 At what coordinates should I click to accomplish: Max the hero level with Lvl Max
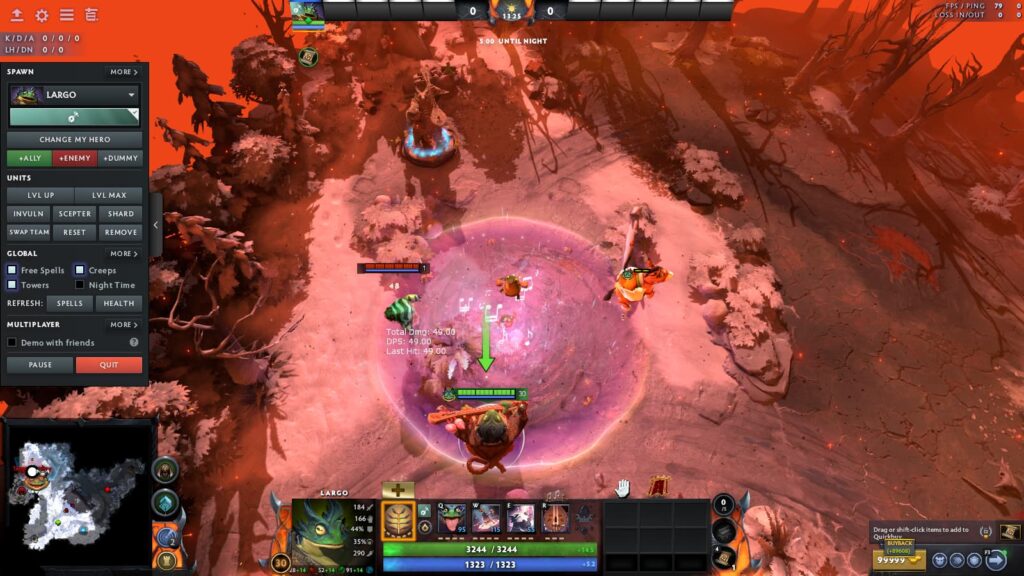[x=108, y=195]
